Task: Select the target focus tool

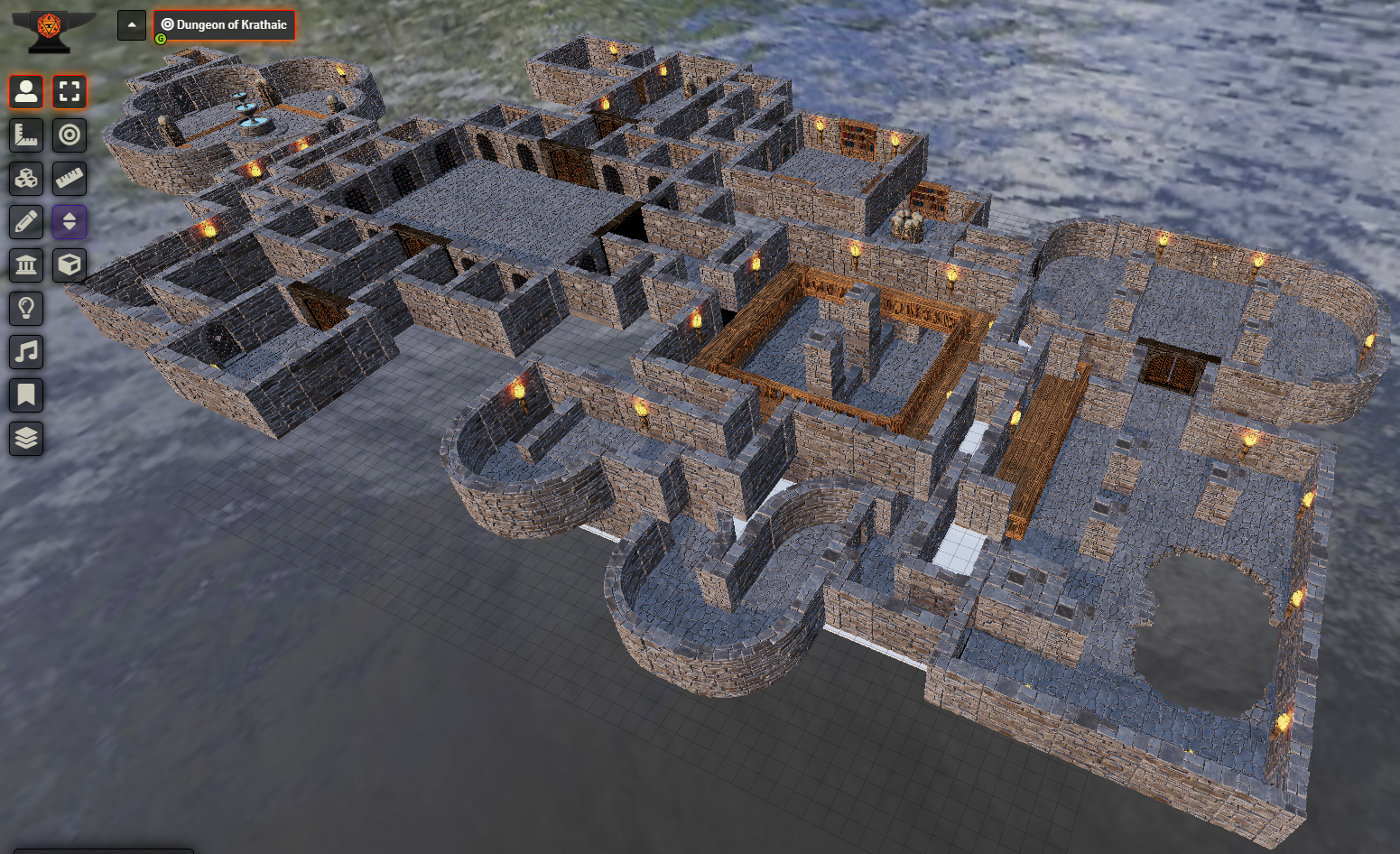Action: pos(70,135)
